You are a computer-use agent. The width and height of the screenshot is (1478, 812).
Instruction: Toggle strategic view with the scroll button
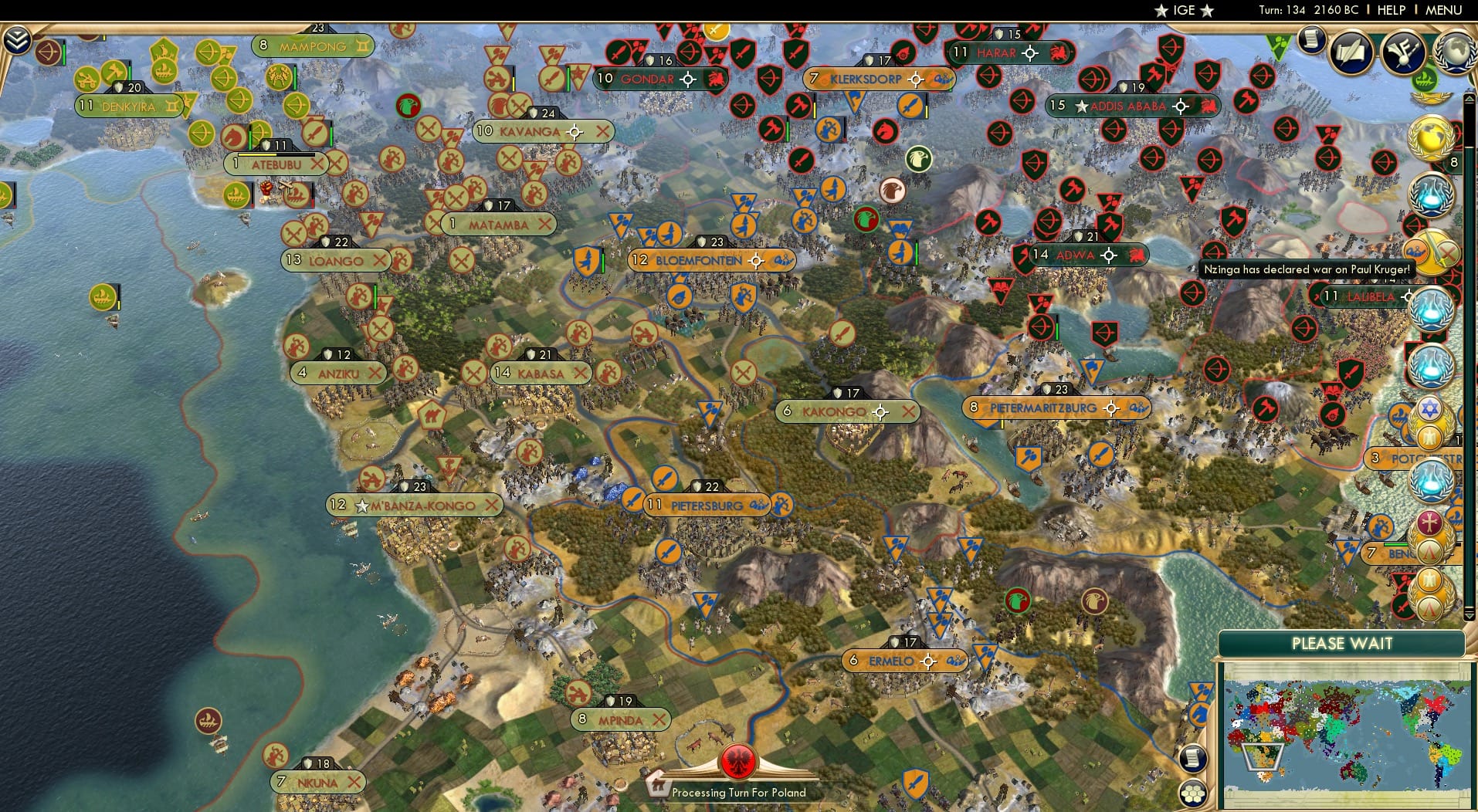point(1193,759)
